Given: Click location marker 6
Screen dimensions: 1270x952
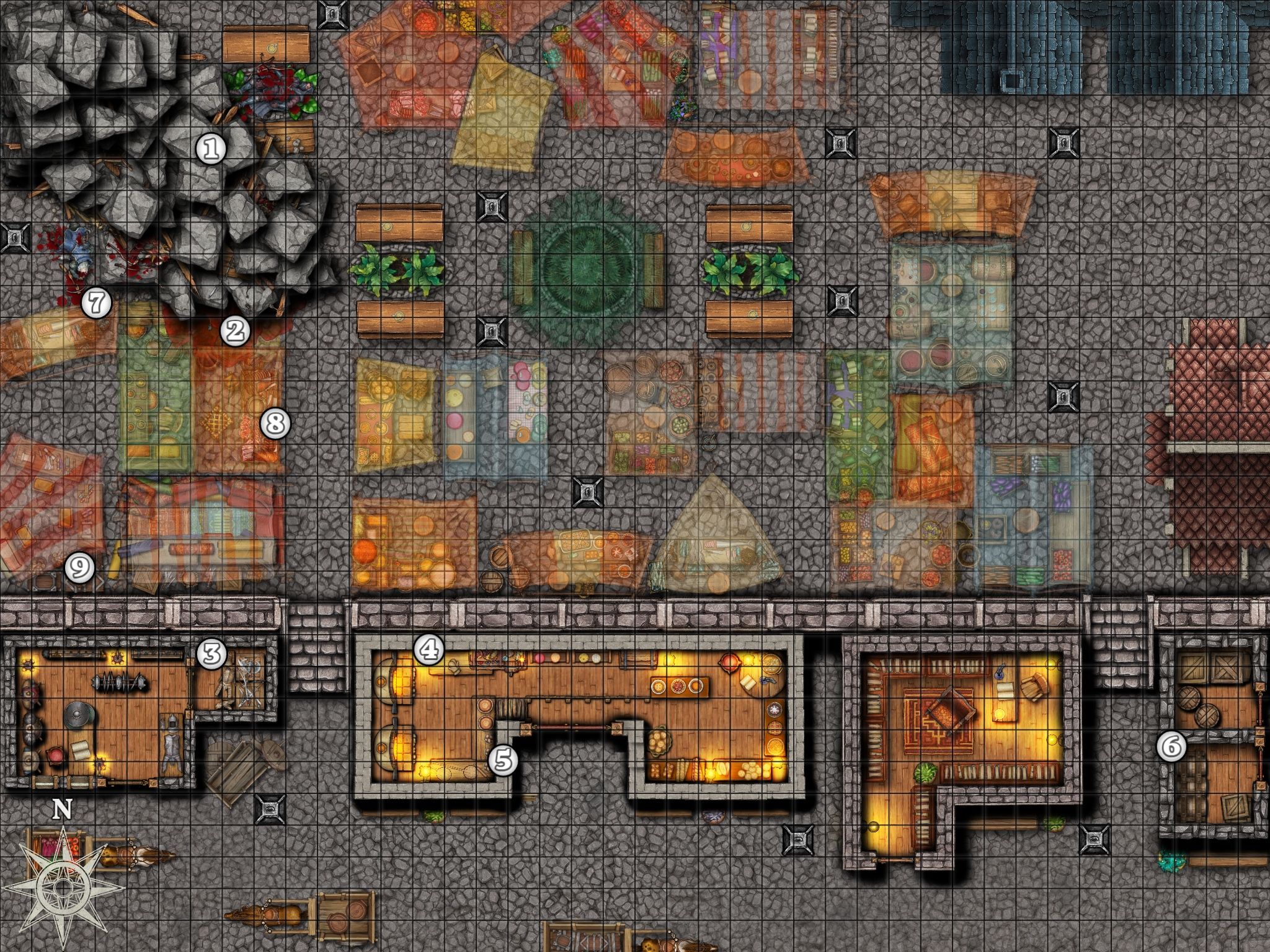Looking at the screenshot, I should (x=1171, y=747).
